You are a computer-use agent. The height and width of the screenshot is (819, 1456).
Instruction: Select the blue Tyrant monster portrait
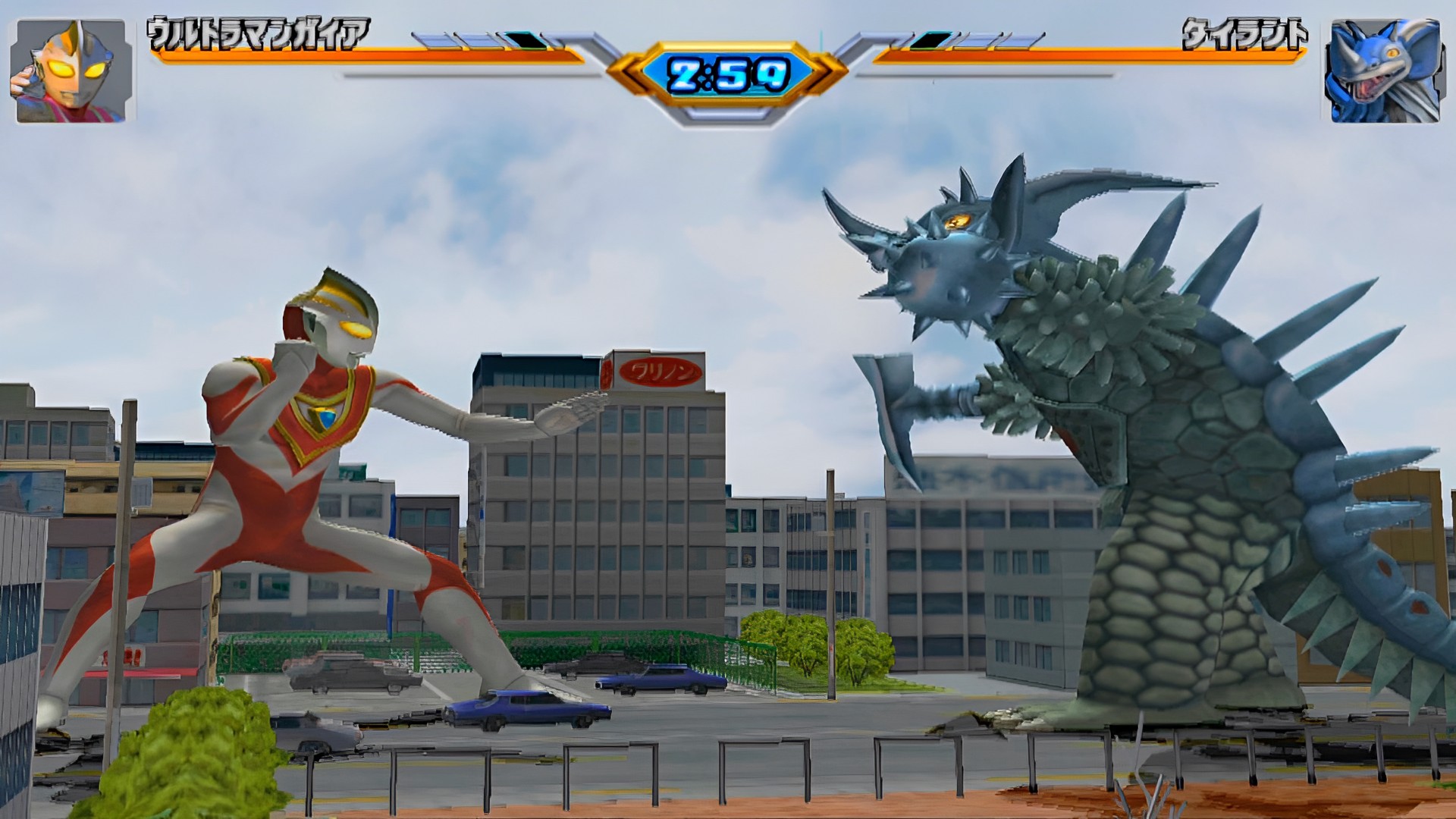tap(1382, 71)
